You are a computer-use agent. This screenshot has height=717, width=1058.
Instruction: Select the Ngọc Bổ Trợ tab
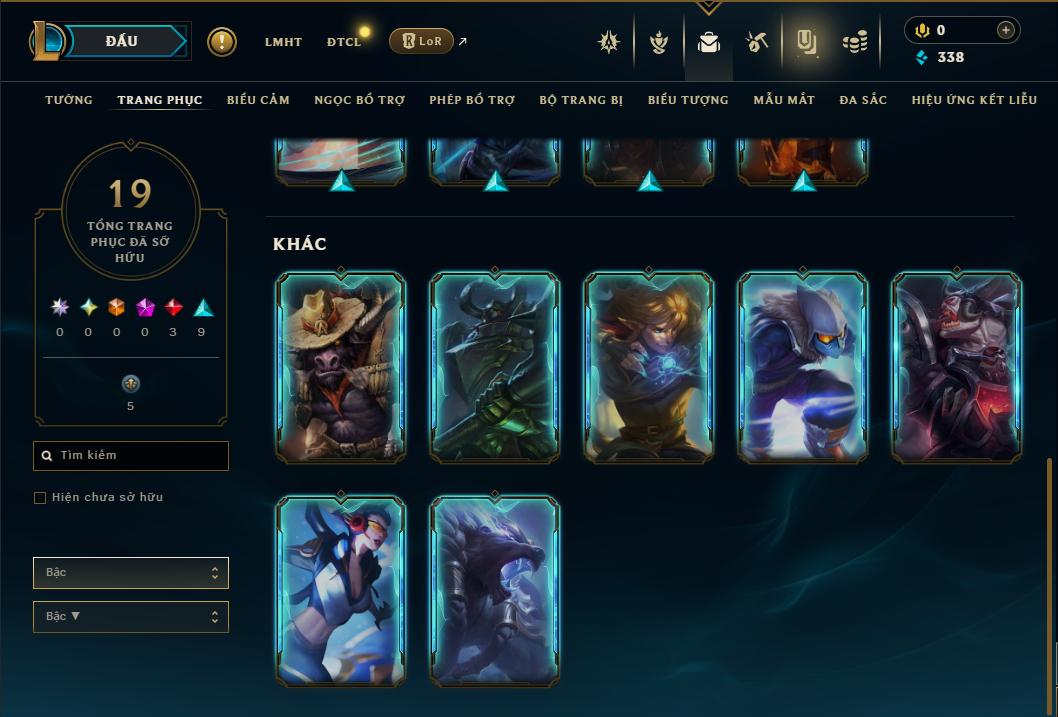359,100
